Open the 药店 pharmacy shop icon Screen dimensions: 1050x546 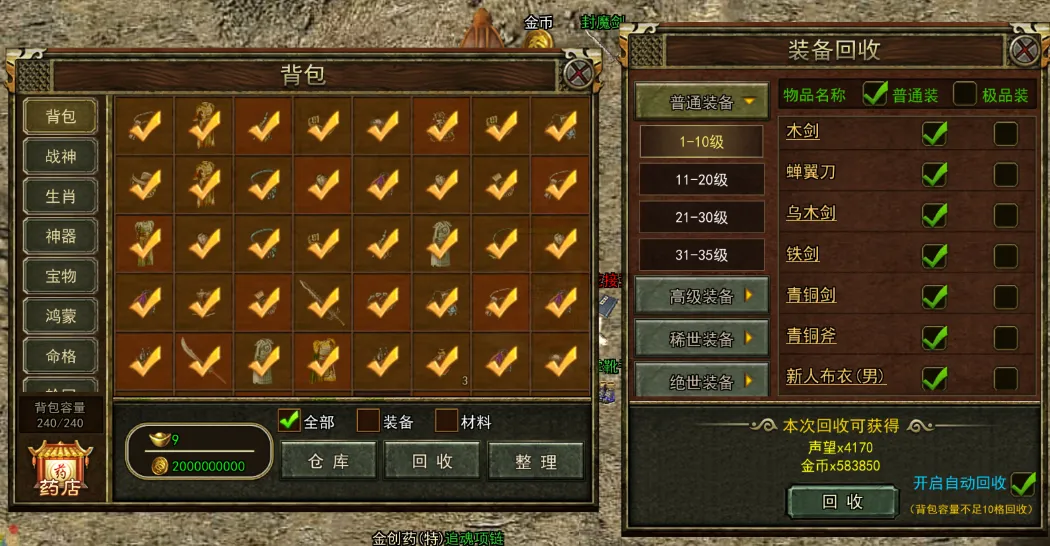click(59, 468)
